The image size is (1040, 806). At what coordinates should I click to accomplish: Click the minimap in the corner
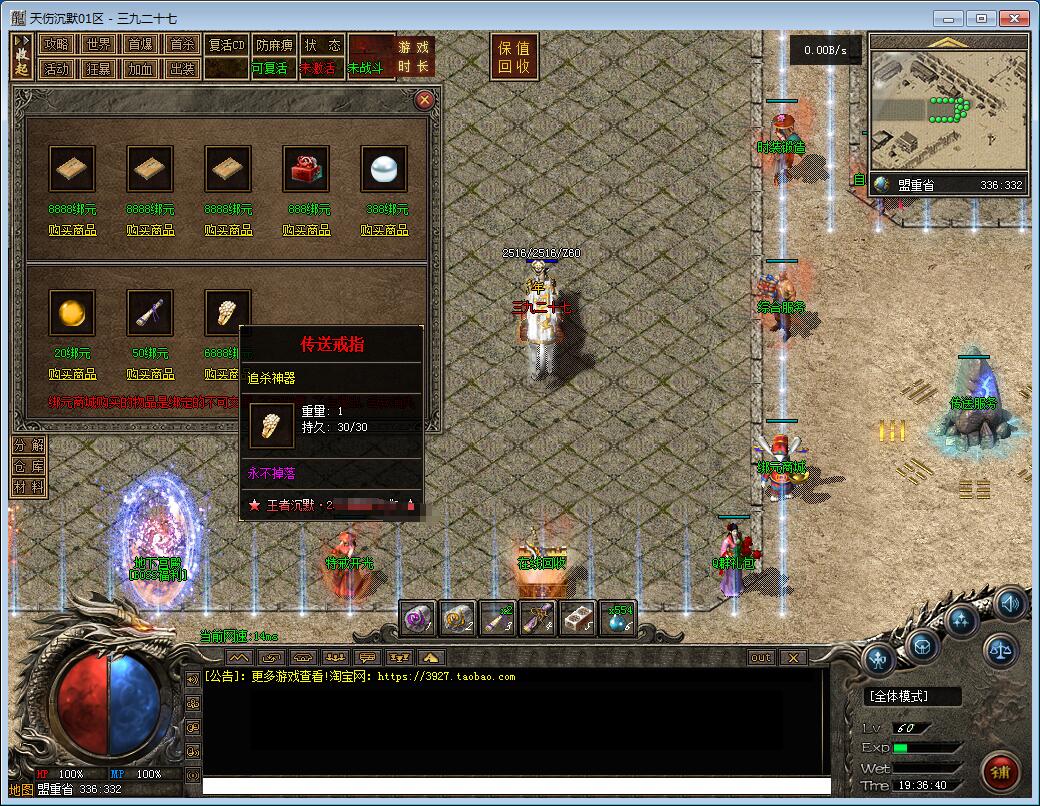(x=947, y=110)
